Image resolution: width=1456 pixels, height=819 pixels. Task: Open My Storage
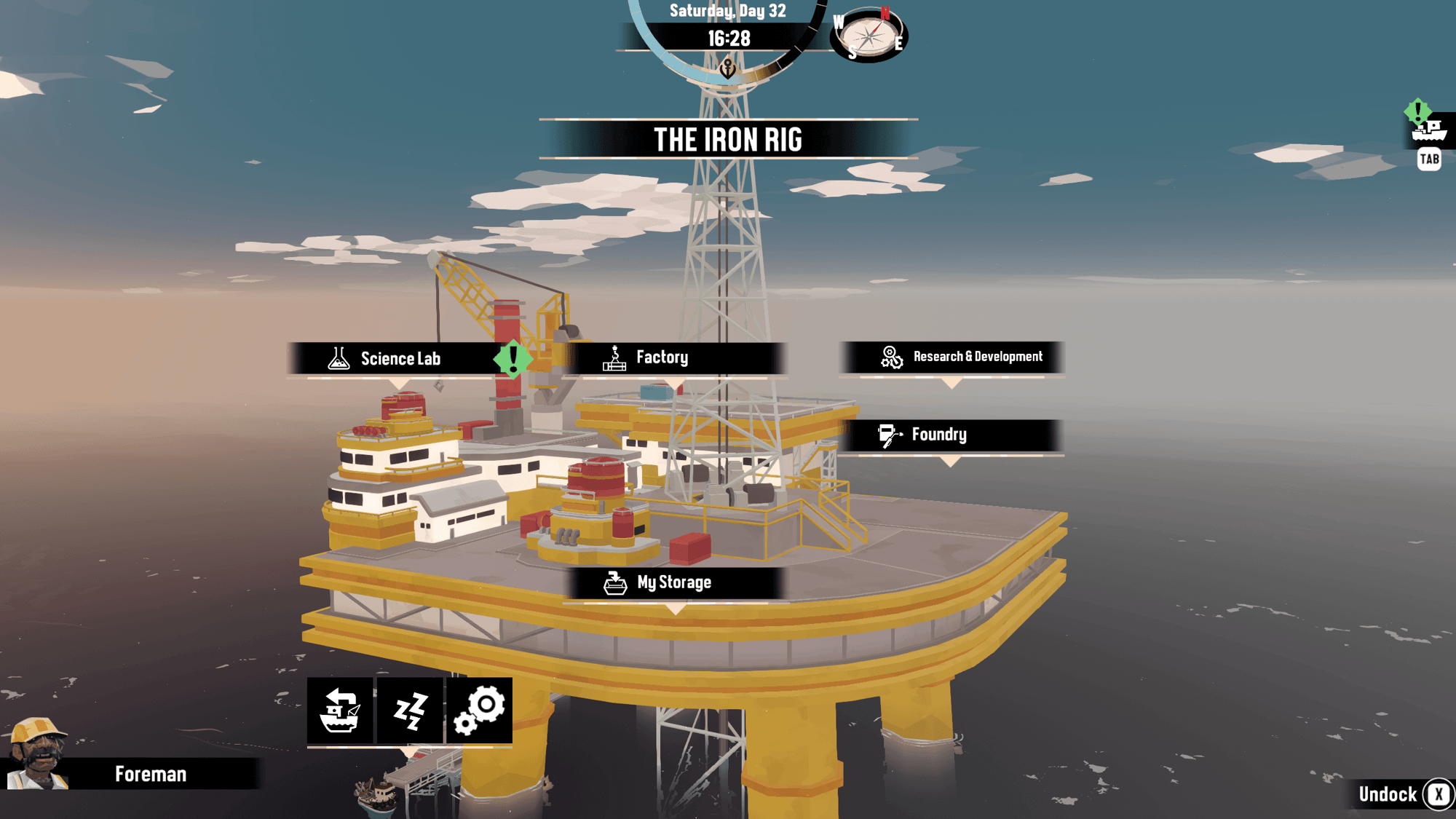point(674,582)
